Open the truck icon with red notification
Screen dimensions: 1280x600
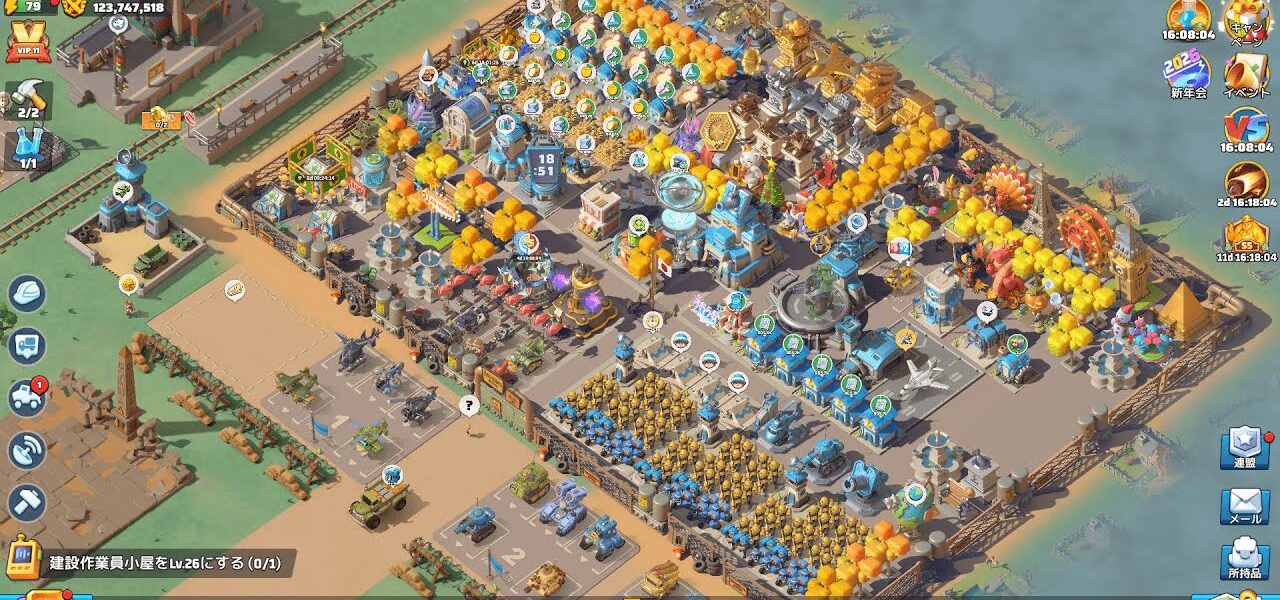27,397
